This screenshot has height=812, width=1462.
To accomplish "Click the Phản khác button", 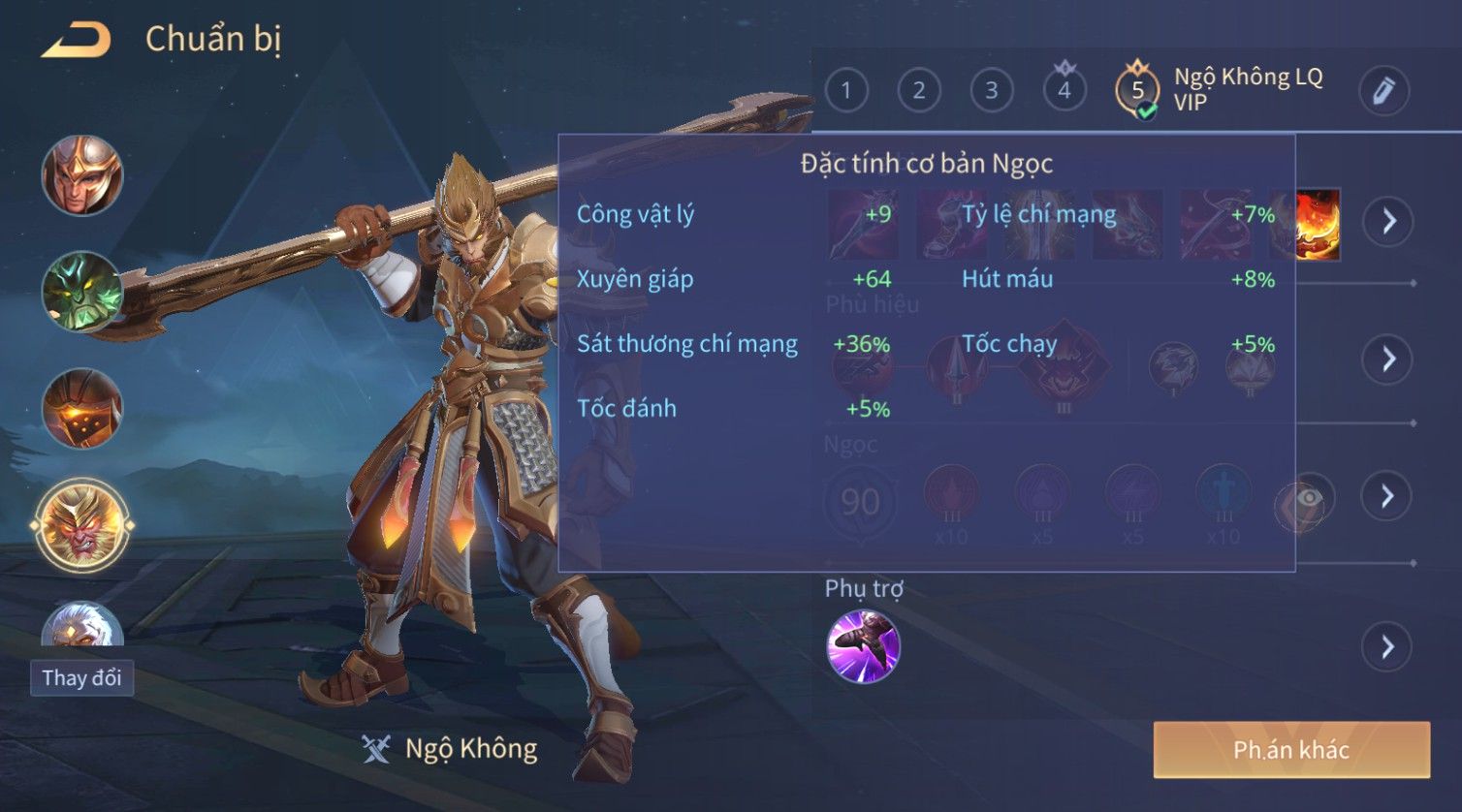I will pyautogui.click(x=1290, y=749).
